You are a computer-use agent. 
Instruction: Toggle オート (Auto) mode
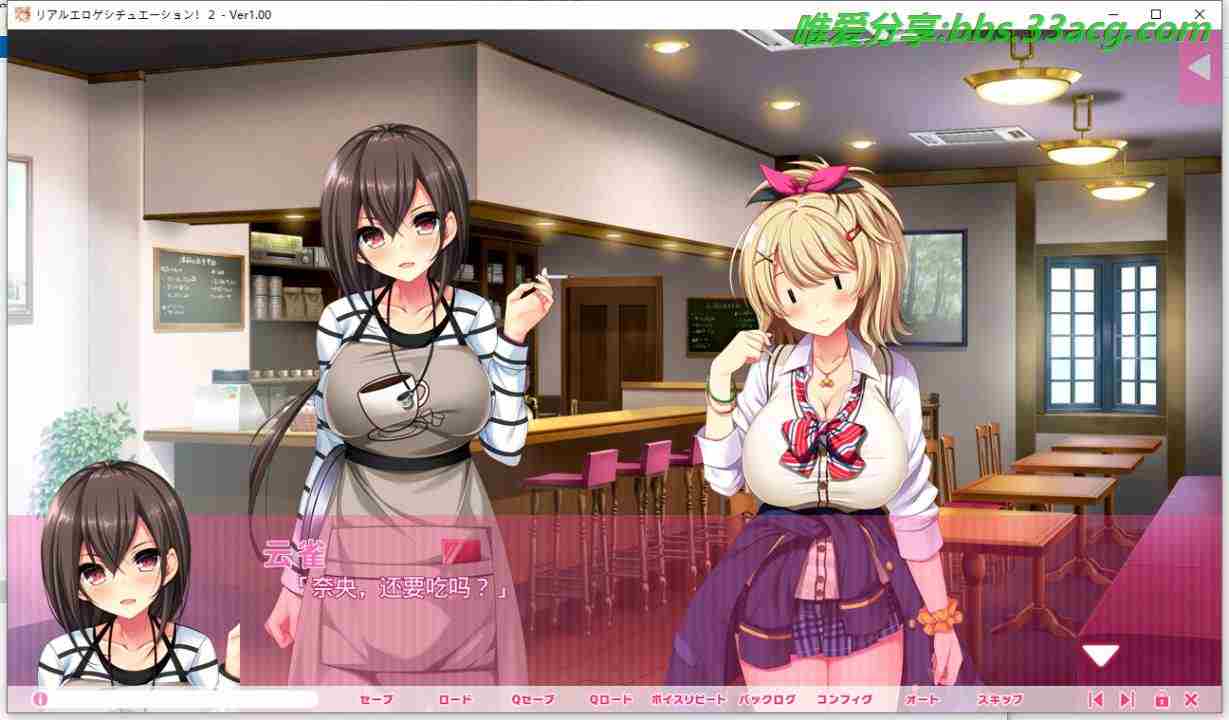[x=922, y=700]
